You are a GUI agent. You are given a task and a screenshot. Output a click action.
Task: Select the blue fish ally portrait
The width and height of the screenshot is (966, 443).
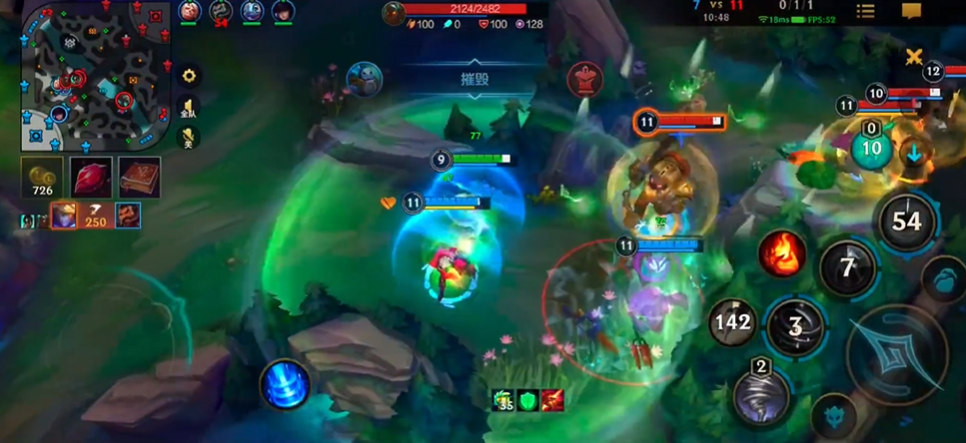tap(365, 79)
